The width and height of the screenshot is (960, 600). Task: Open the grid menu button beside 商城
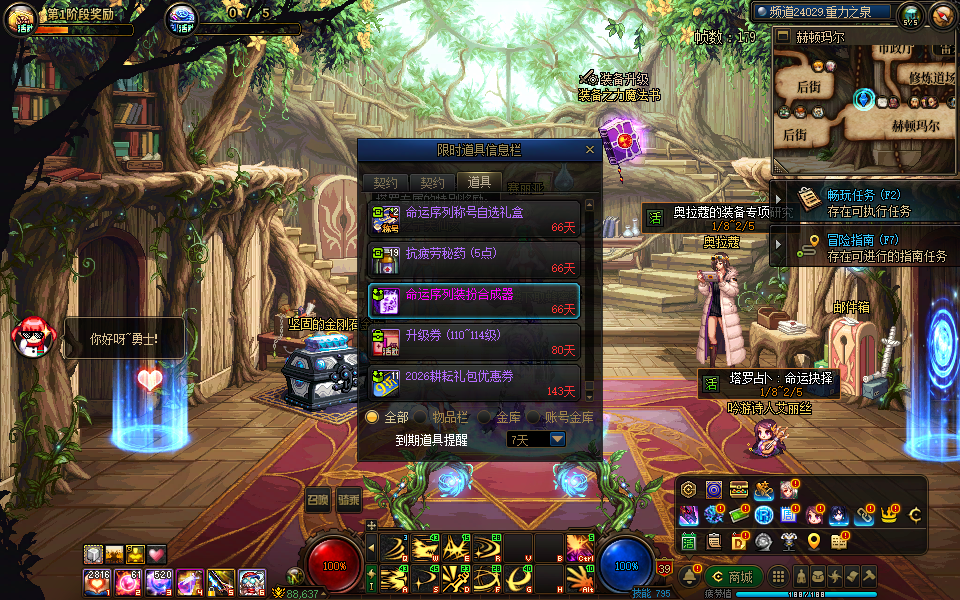click(x=779, y=577)
